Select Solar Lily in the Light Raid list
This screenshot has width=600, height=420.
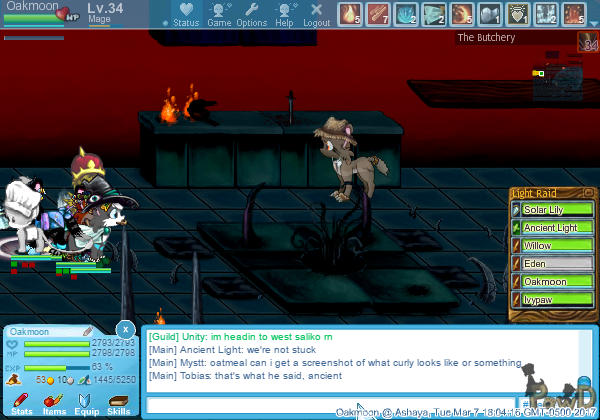coord(551,209)
